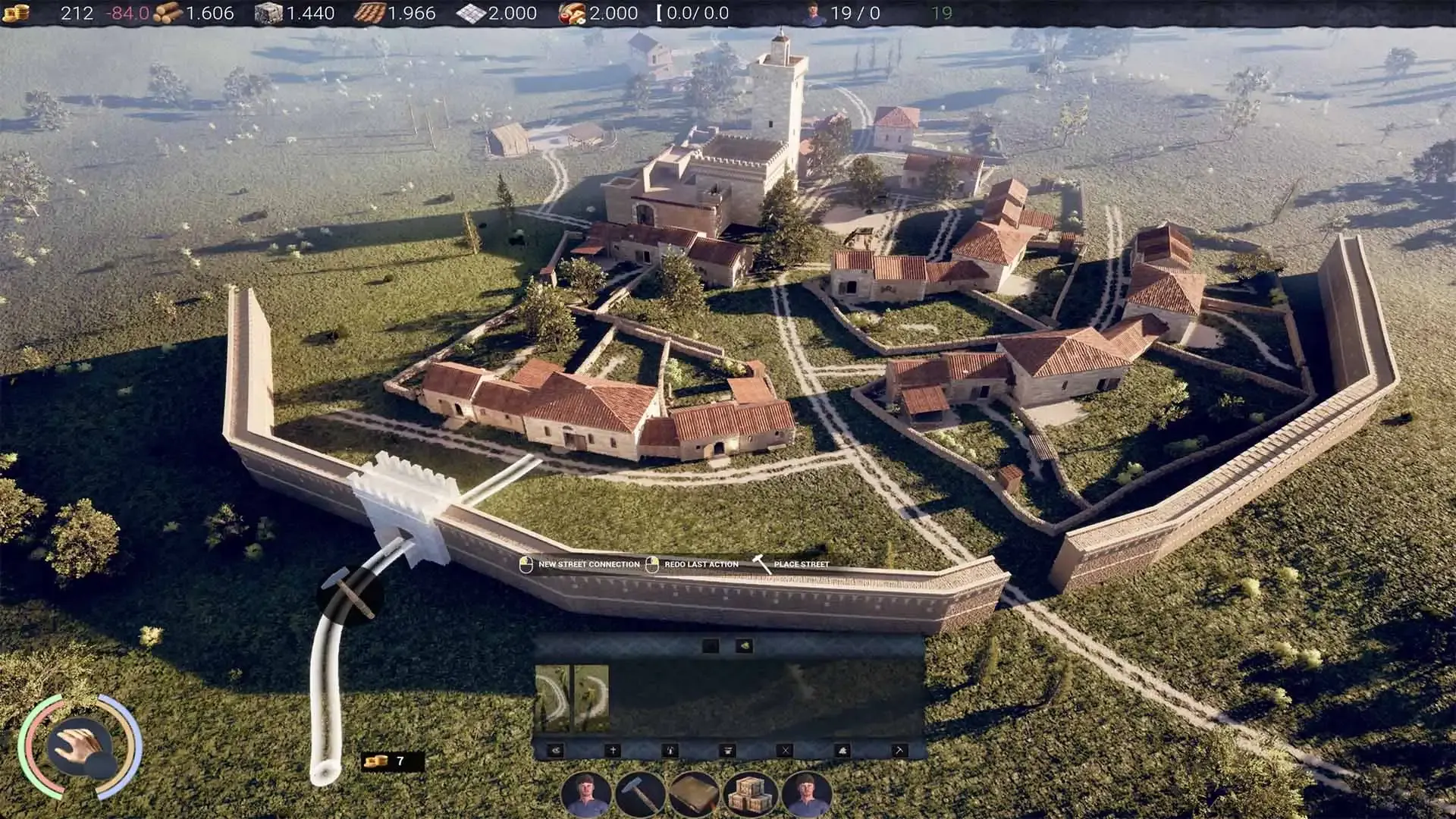Open the book icon in bottom bar
This screenshot has width=1456, height=819.
point(694,795)
